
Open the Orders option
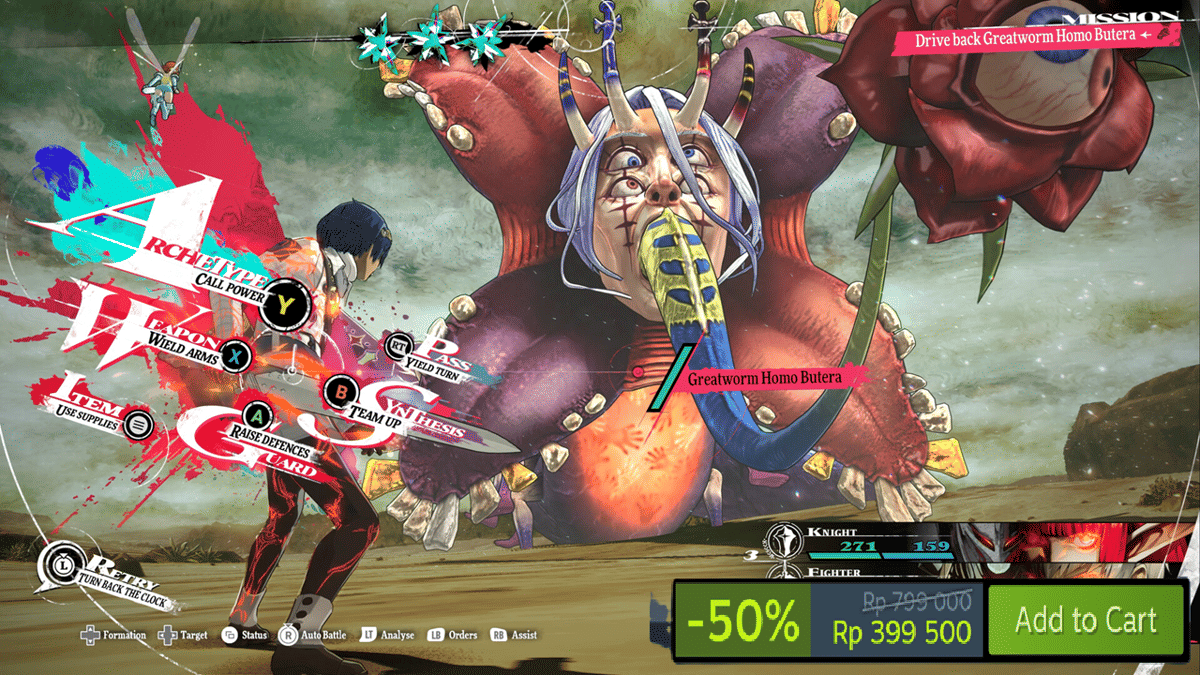point(453,635)
